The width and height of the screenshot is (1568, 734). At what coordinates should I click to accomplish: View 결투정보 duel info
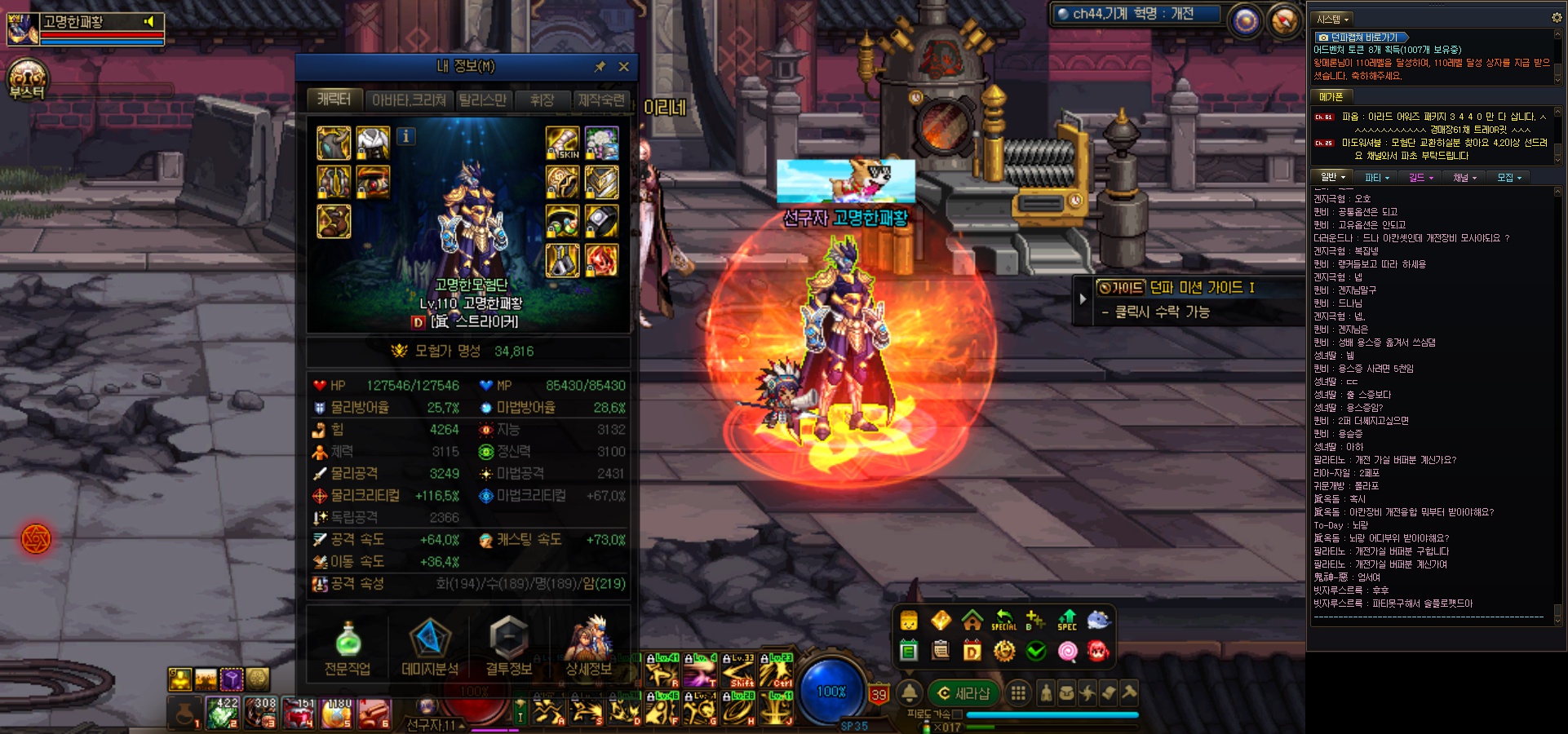[x=508, y=649]
